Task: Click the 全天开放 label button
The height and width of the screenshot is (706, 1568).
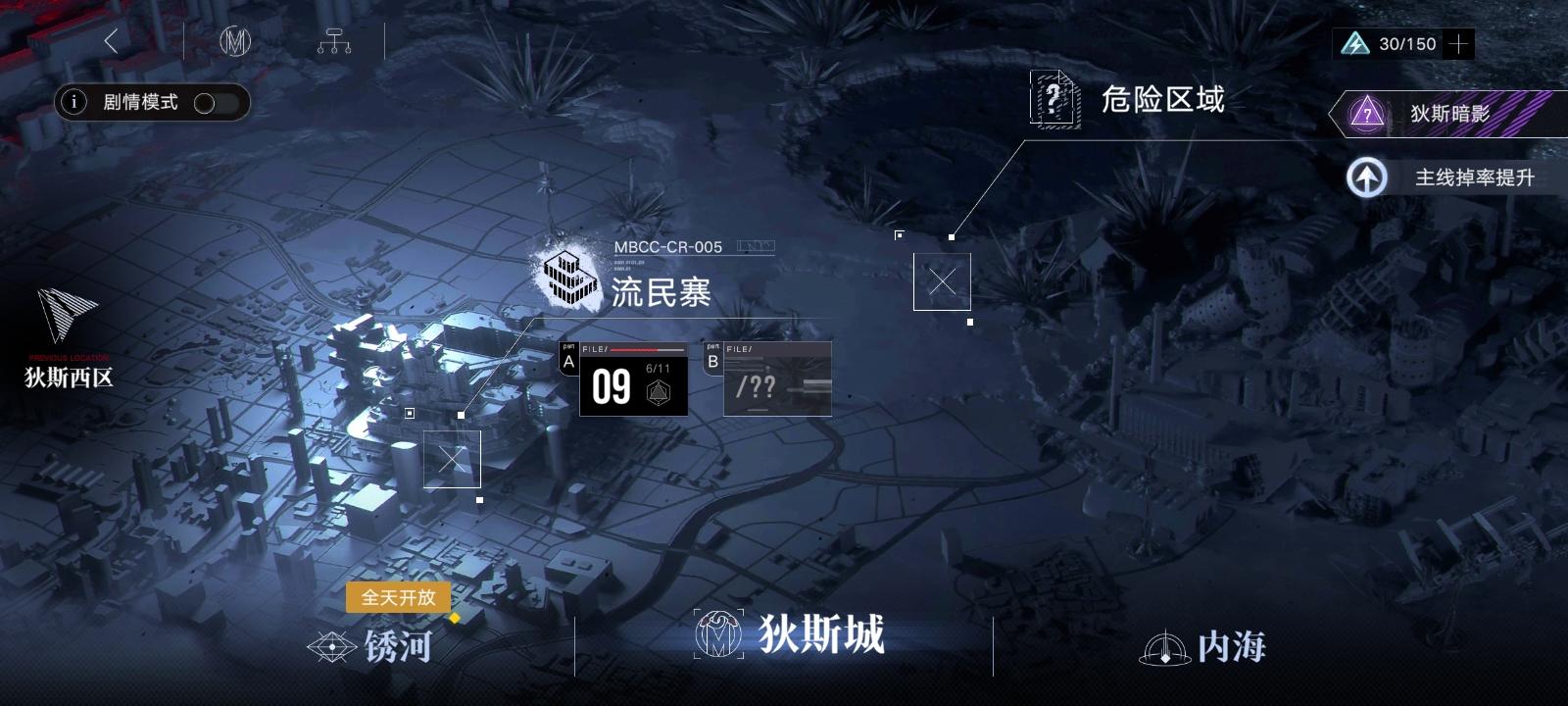Action: coord(399,598)
